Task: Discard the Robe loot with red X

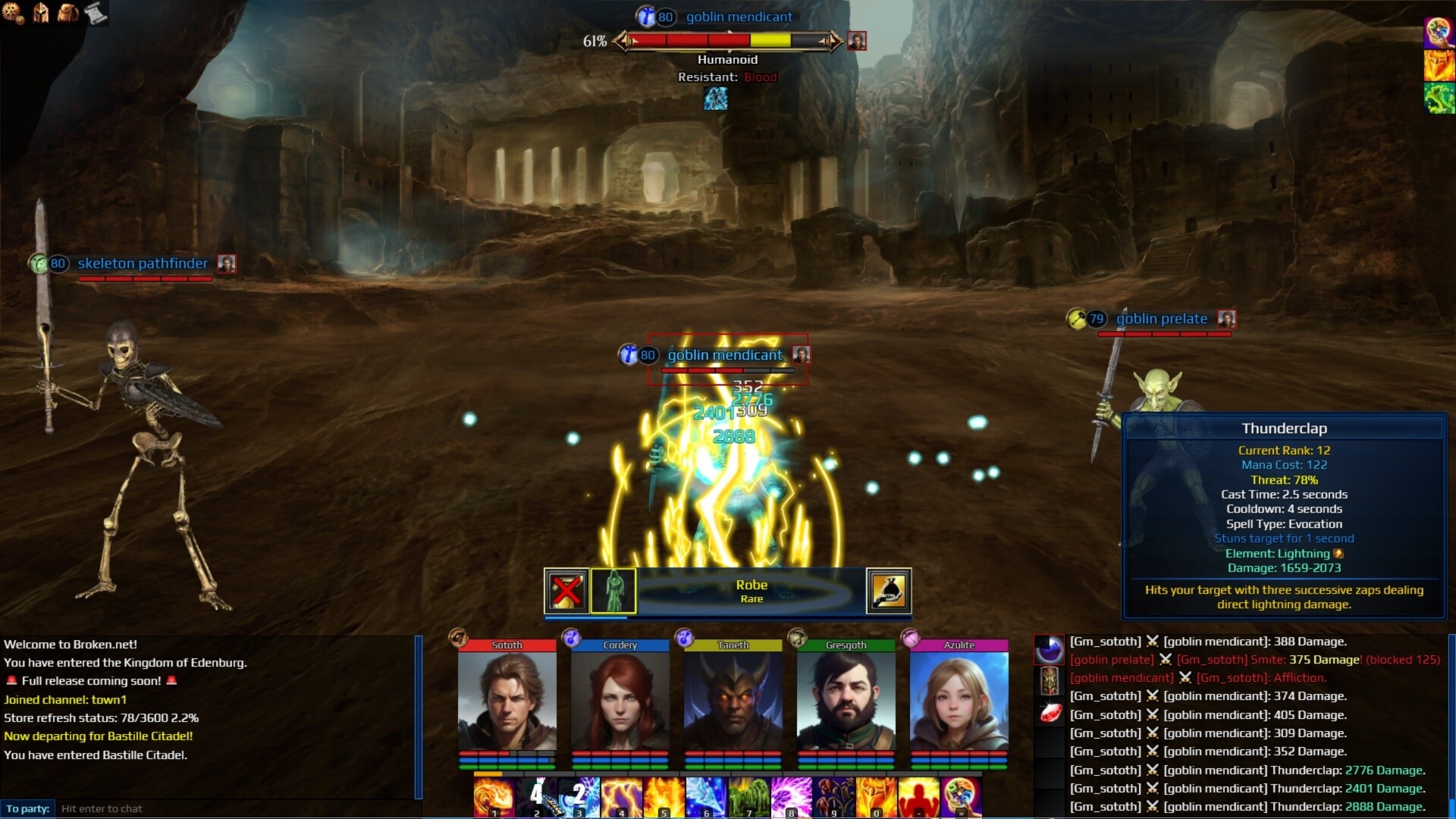Action: coord(566,591)
